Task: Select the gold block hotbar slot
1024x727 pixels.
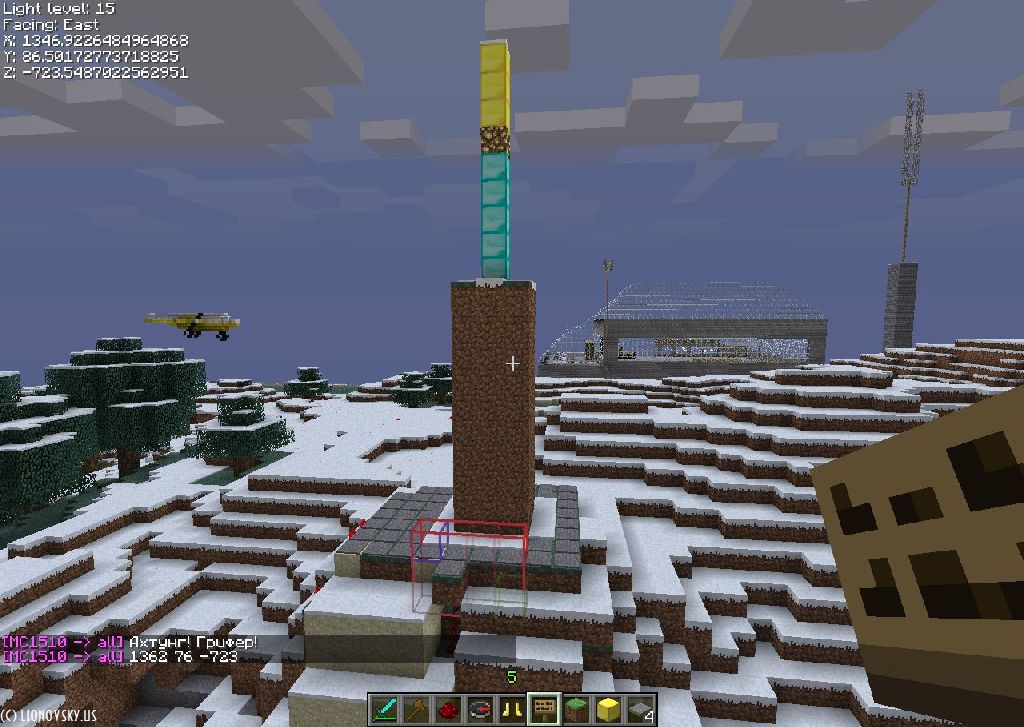Action: pos(608,709)
